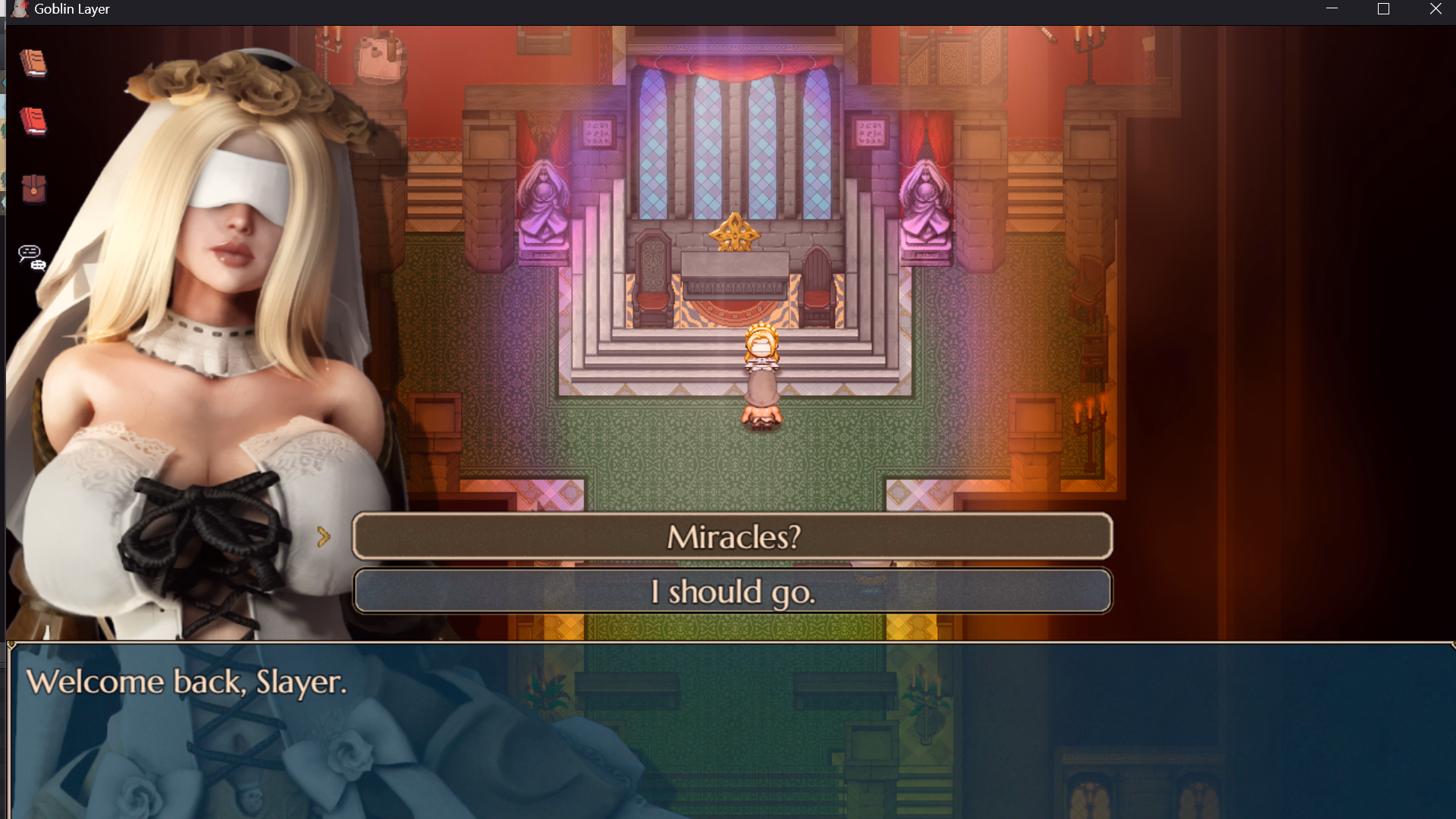Choose the "I should go." option
This screenshot has height=819, width=1456.
point(732,591)
